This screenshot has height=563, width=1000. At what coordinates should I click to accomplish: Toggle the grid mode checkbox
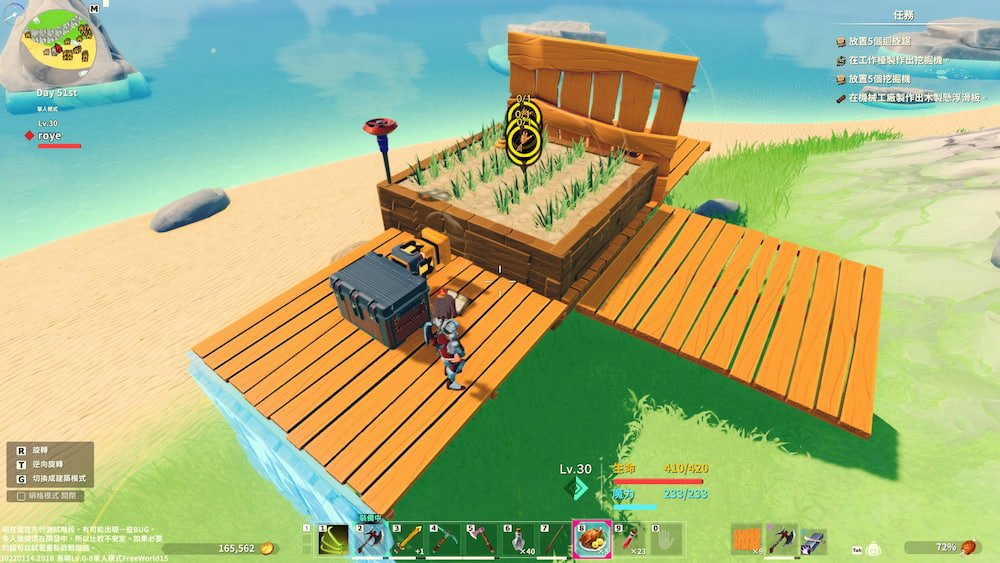click(22, 495)
